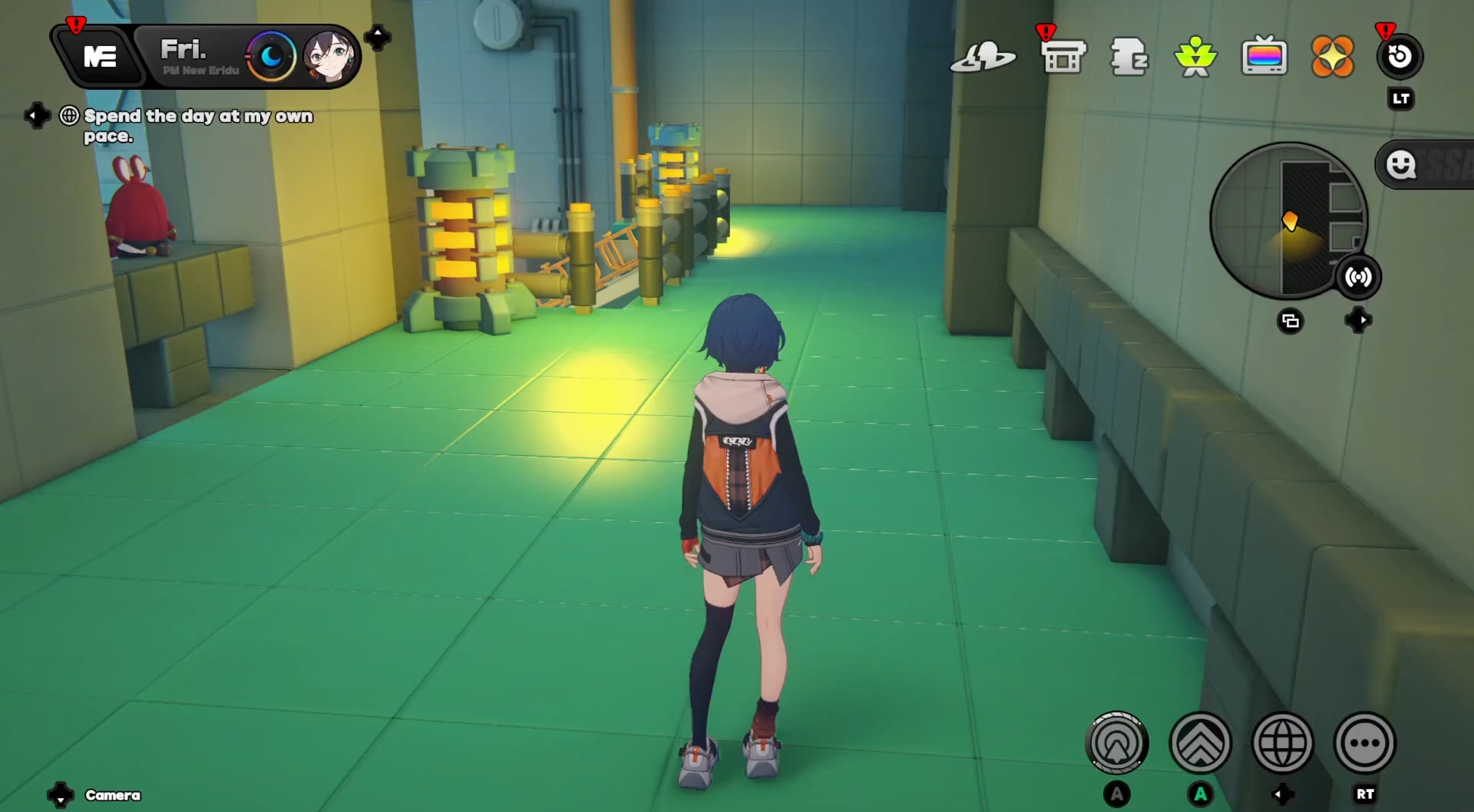Open the three dots more-options button
The image size is (1474, 812).
(1365, 743)
